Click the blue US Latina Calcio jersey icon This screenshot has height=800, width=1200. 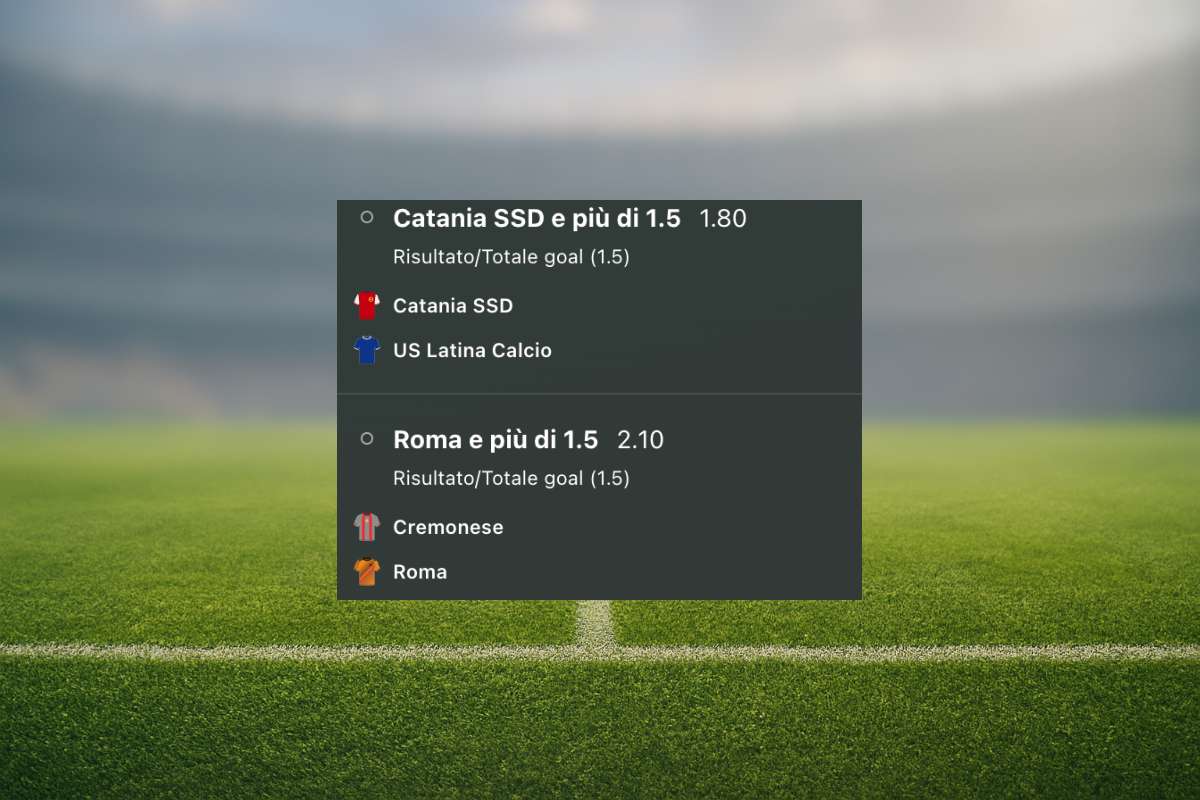(367, 350)
